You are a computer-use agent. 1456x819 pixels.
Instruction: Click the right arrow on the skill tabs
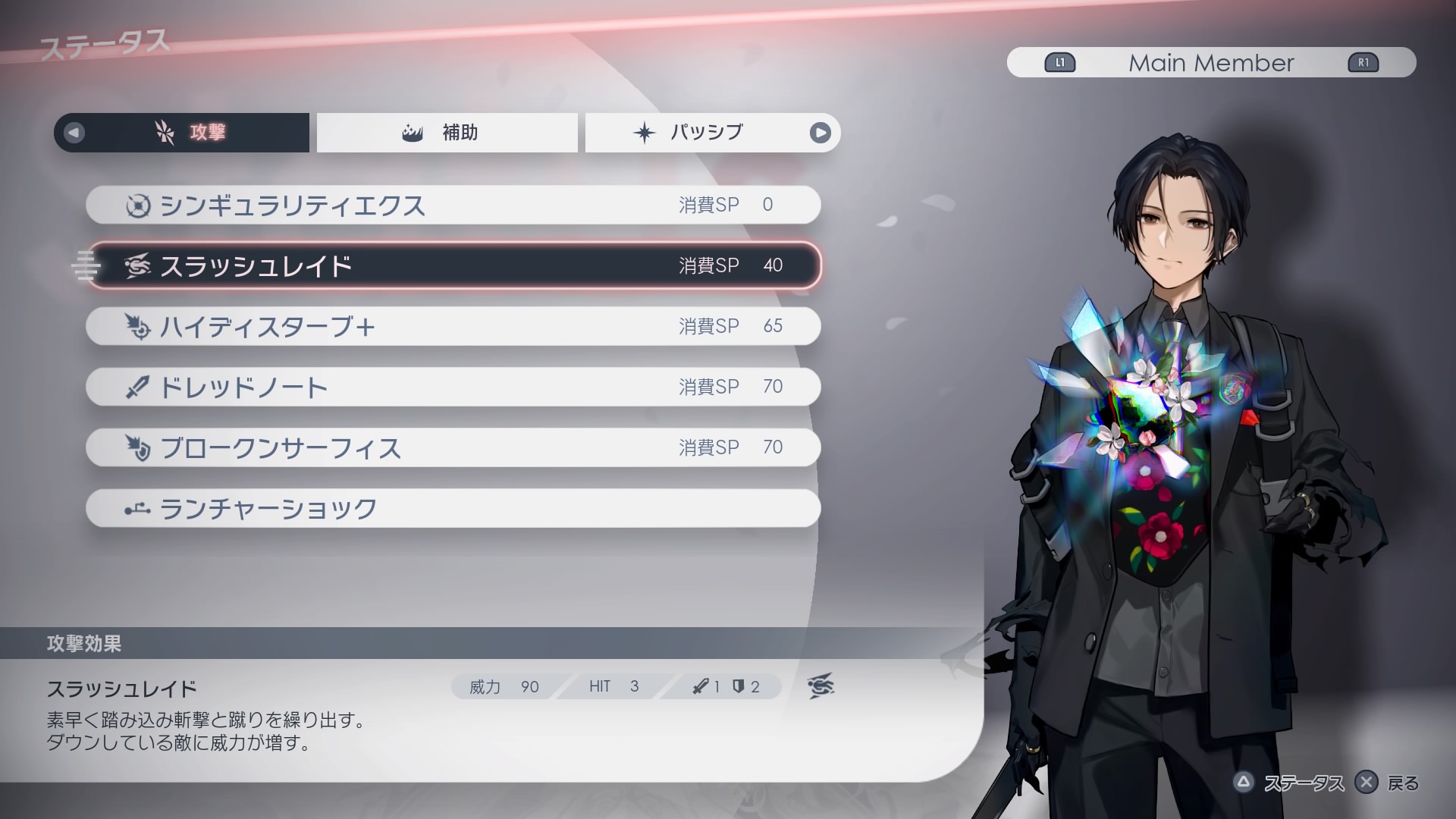(820, 133)
